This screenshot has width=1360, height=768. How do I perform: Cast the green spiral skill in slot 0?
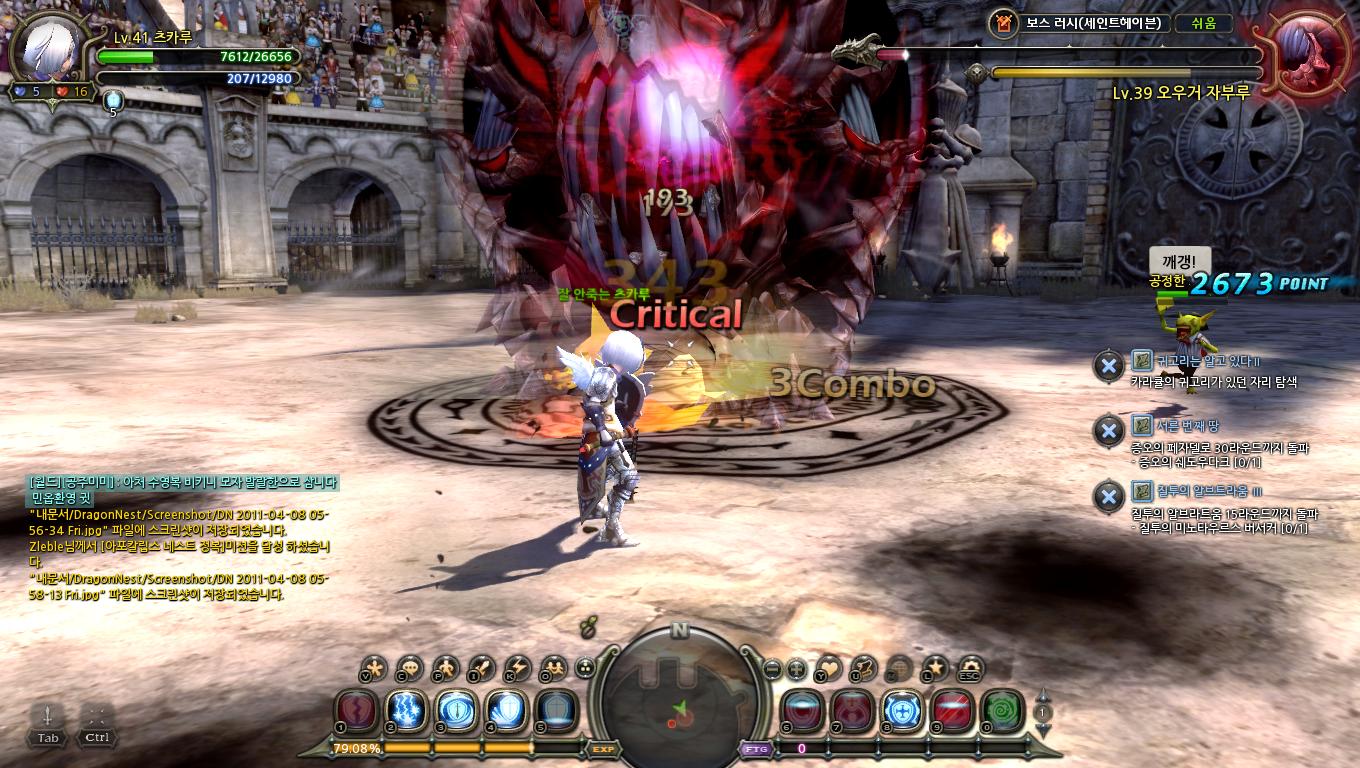(x=1002, y=710)
